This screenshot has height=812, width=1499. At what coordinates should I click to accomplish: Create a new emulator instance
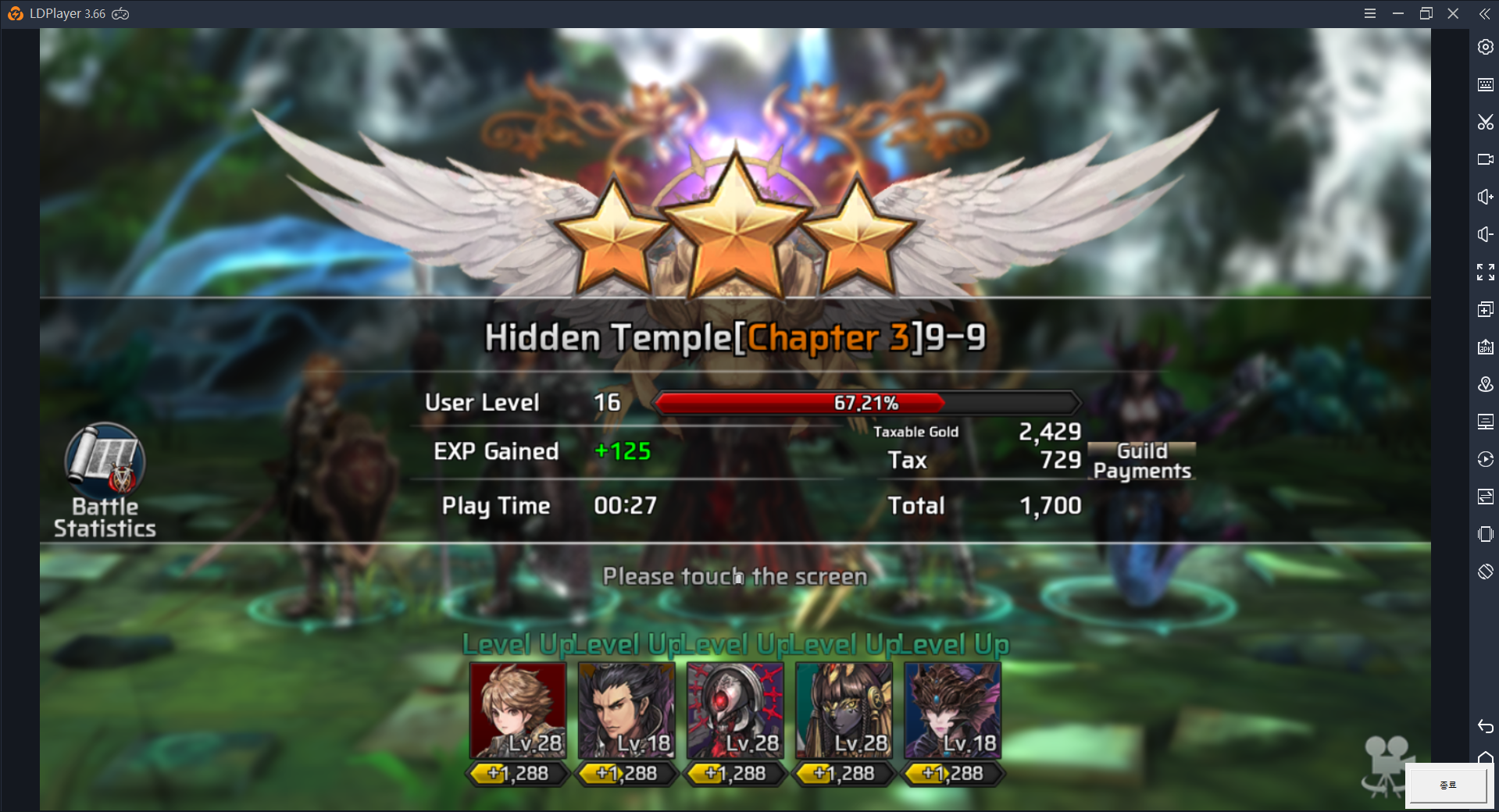pos(1485,308)
